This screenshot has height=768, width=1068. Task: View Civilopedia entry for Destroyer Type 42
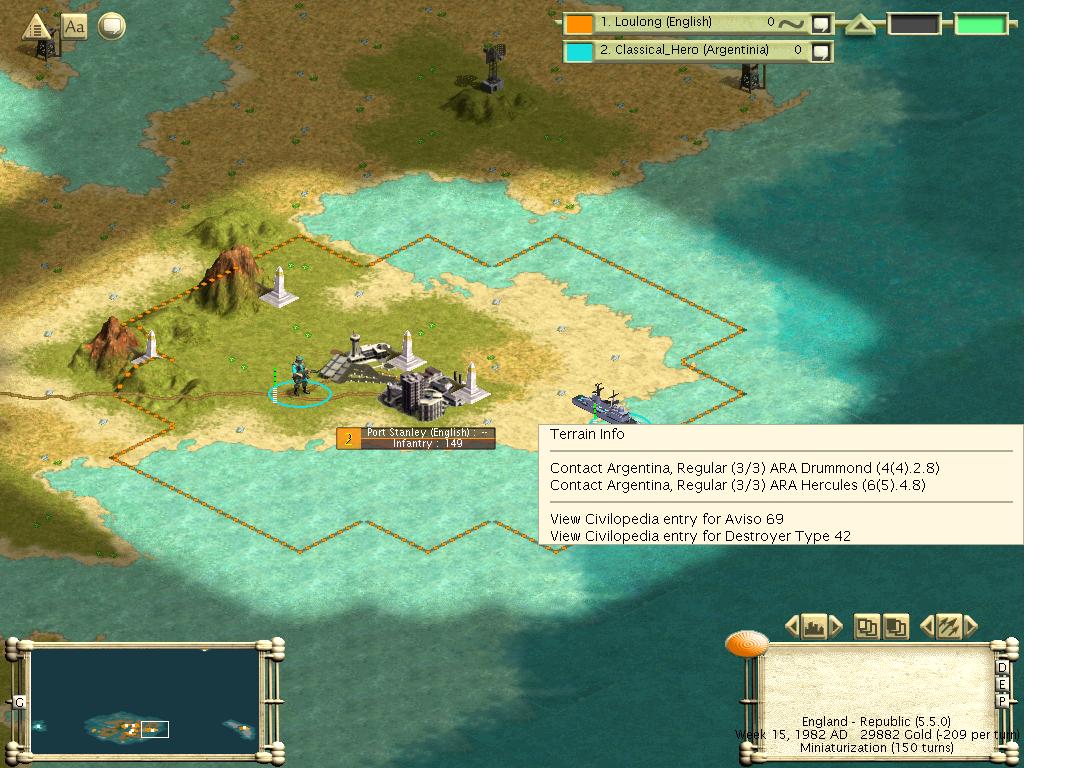tap(700, 536)
